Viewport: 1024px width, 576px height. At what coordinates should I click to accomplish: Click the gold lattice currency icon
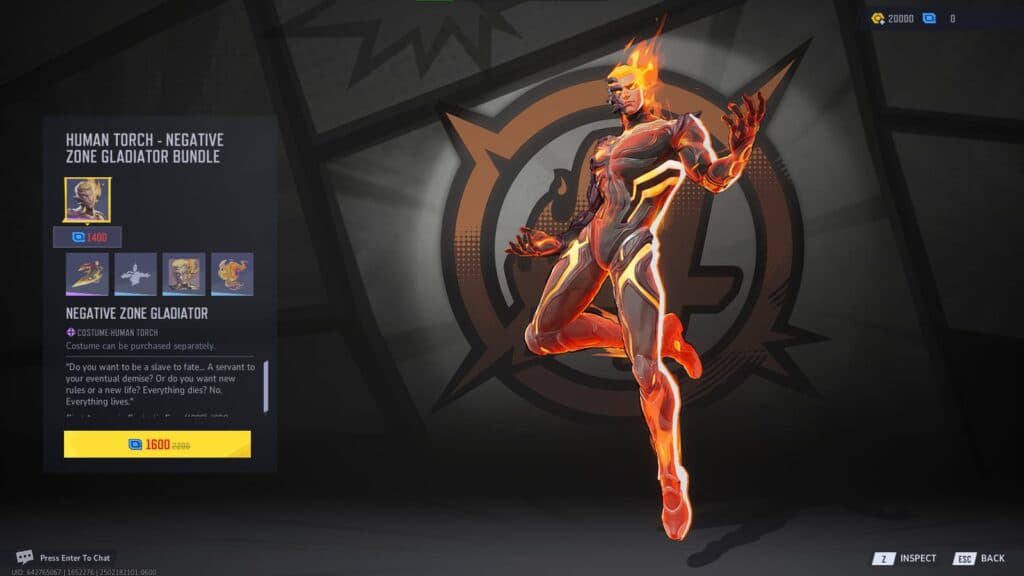coord(877,18)
